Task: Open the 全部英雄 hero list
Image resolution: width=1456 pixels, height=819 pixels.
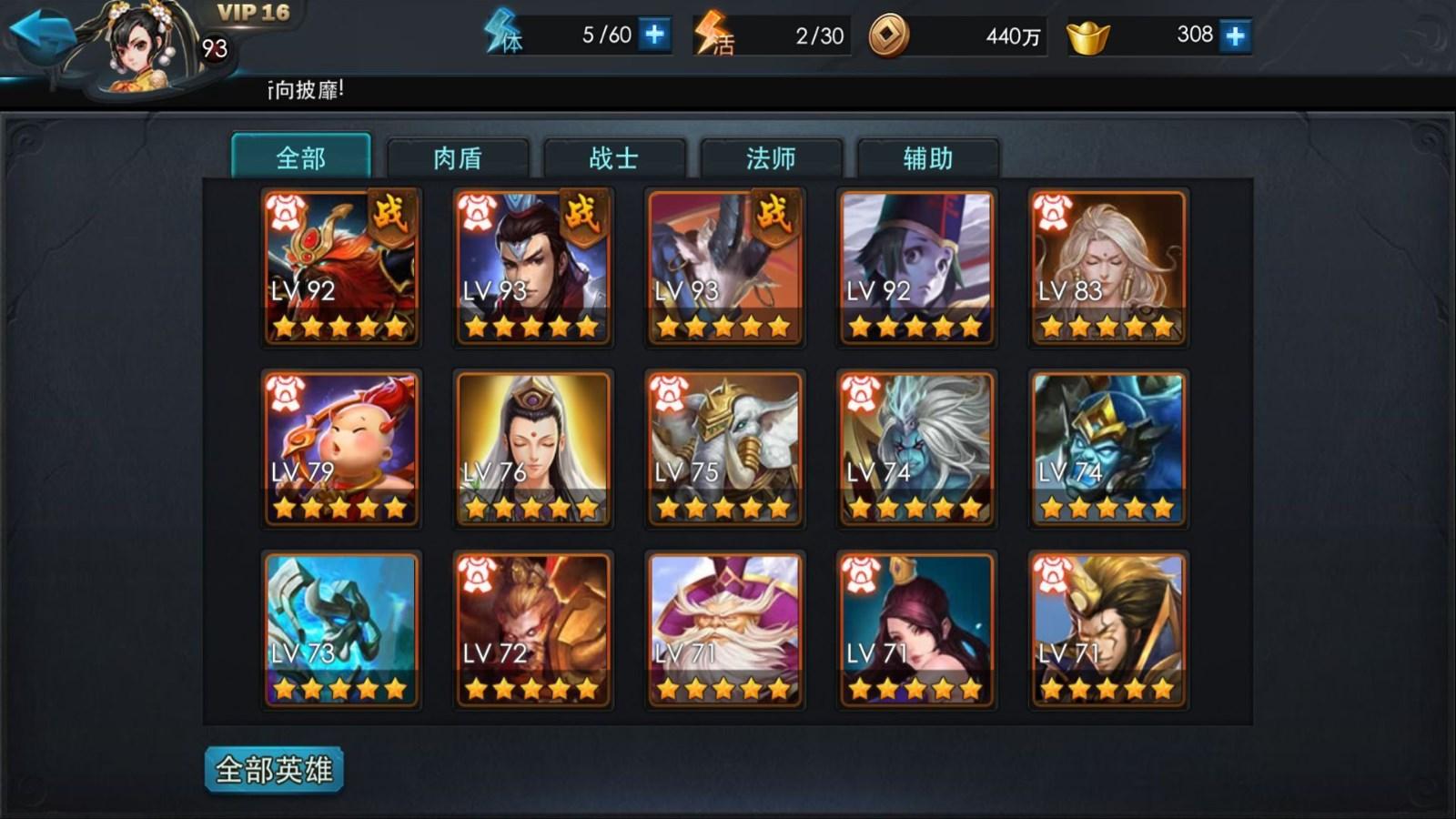Action: pyautogui.click(x=275, y=767)
